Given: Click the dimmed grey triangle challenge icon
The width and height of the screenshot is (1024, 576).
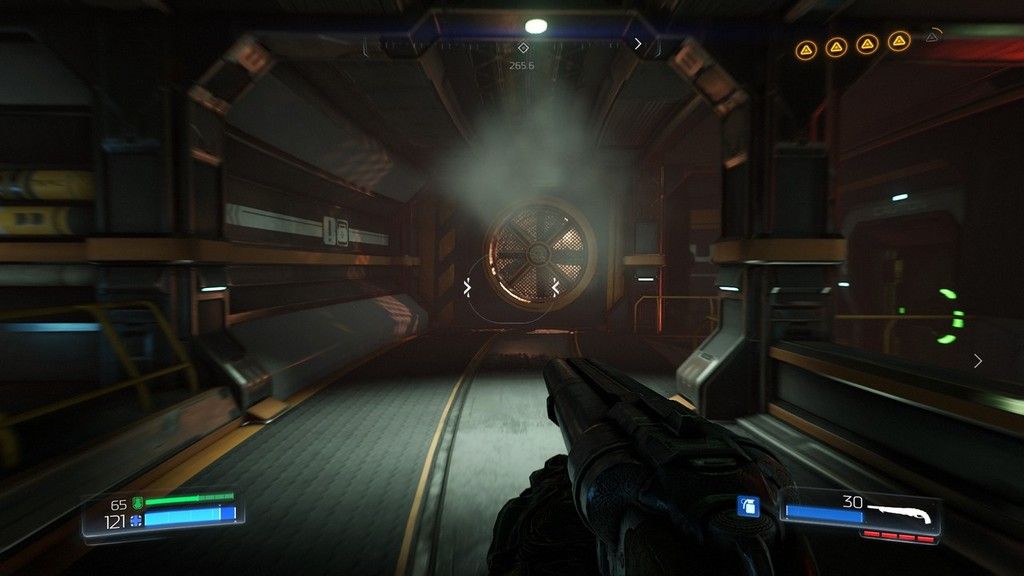Looking at the screenshot, I should [x=932, y=37].
